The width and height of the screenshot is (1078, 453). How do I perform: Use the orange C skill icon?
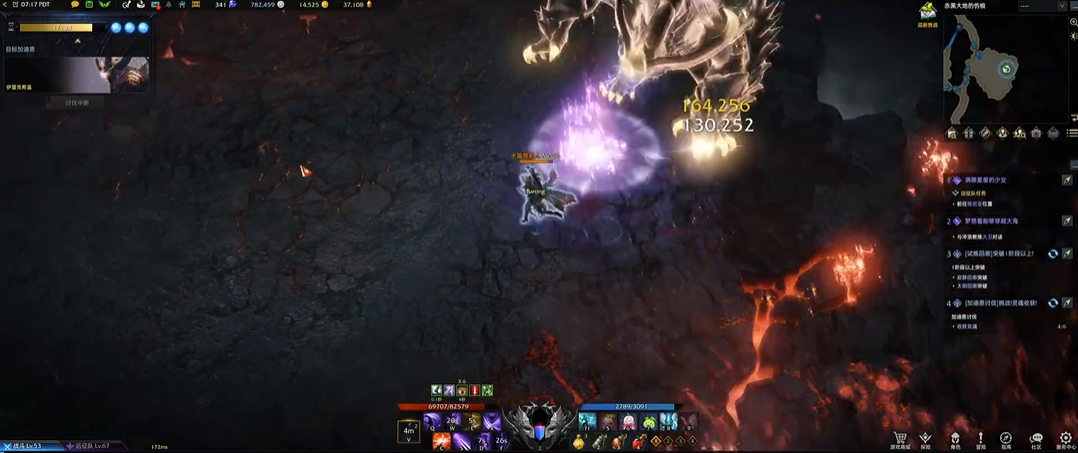(x=440, y=441)
